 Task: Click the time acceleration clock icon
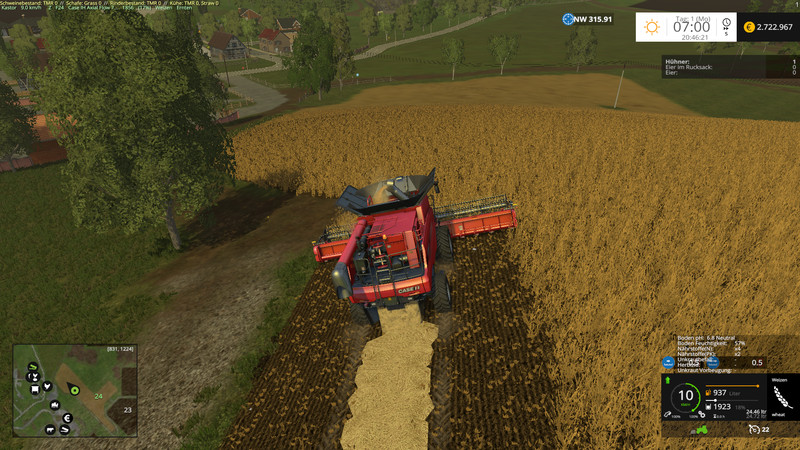pos(726,24)
